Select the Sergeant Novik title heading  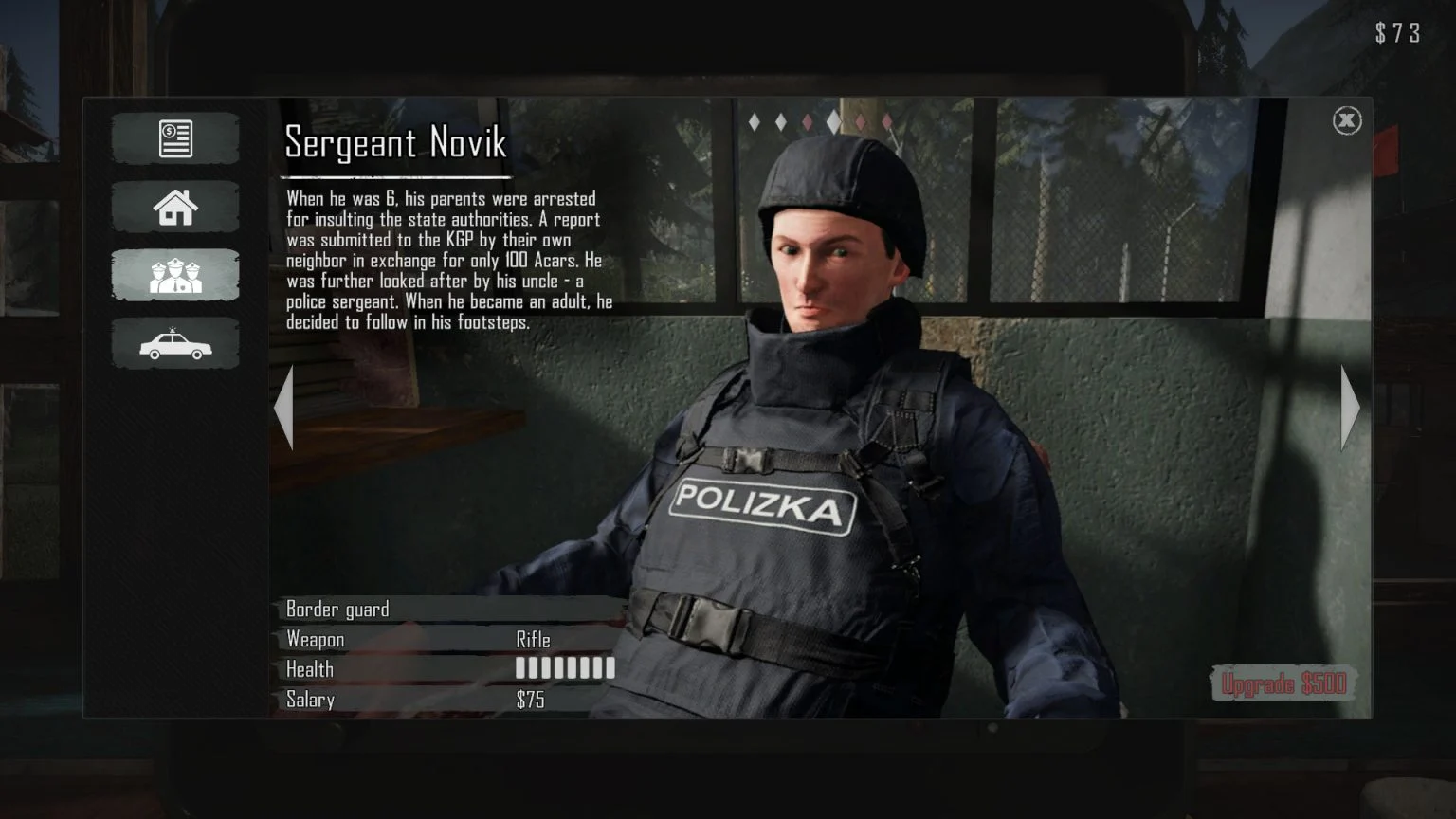394,144
